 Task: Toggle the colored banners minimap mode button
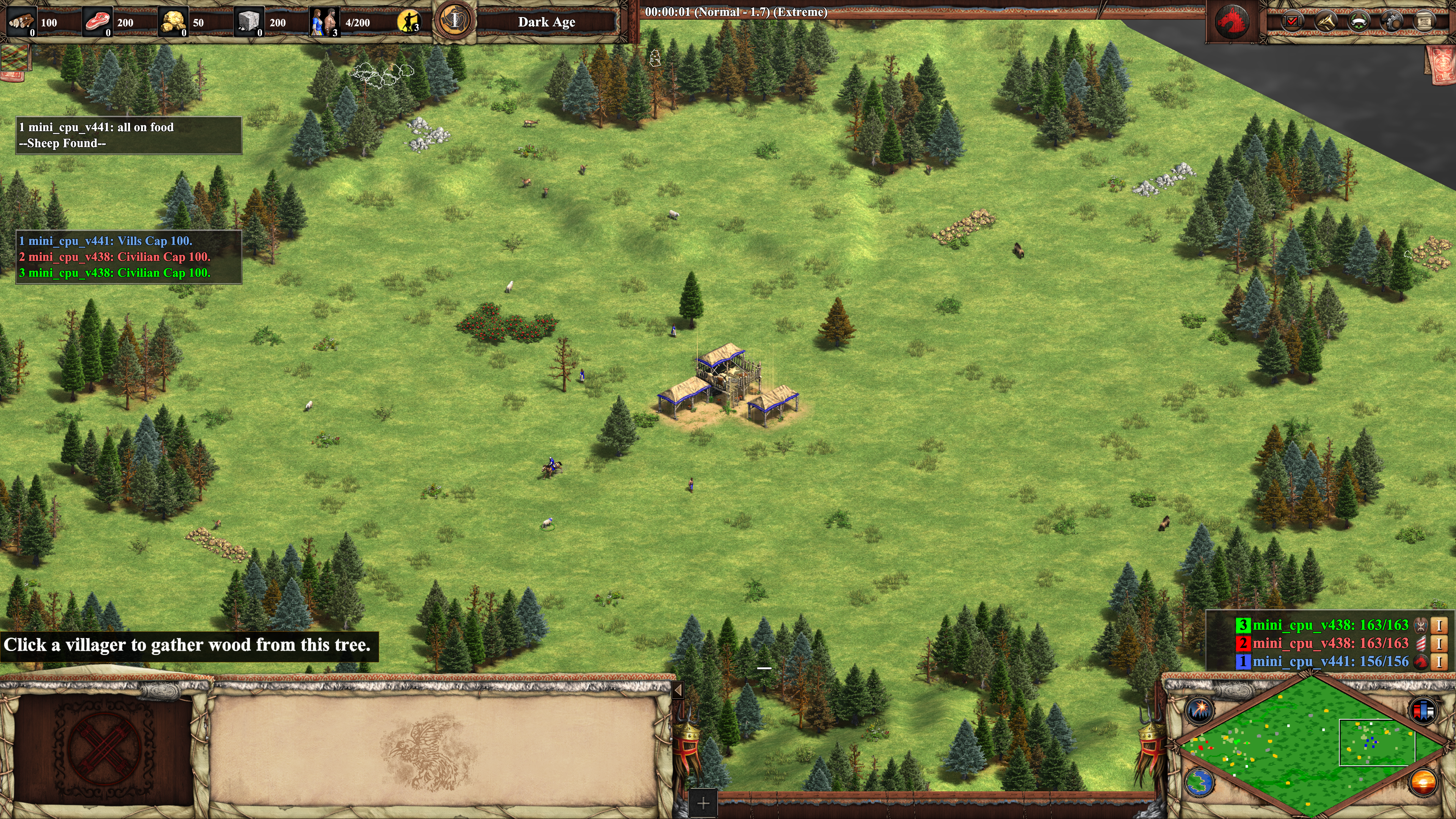1423,710
